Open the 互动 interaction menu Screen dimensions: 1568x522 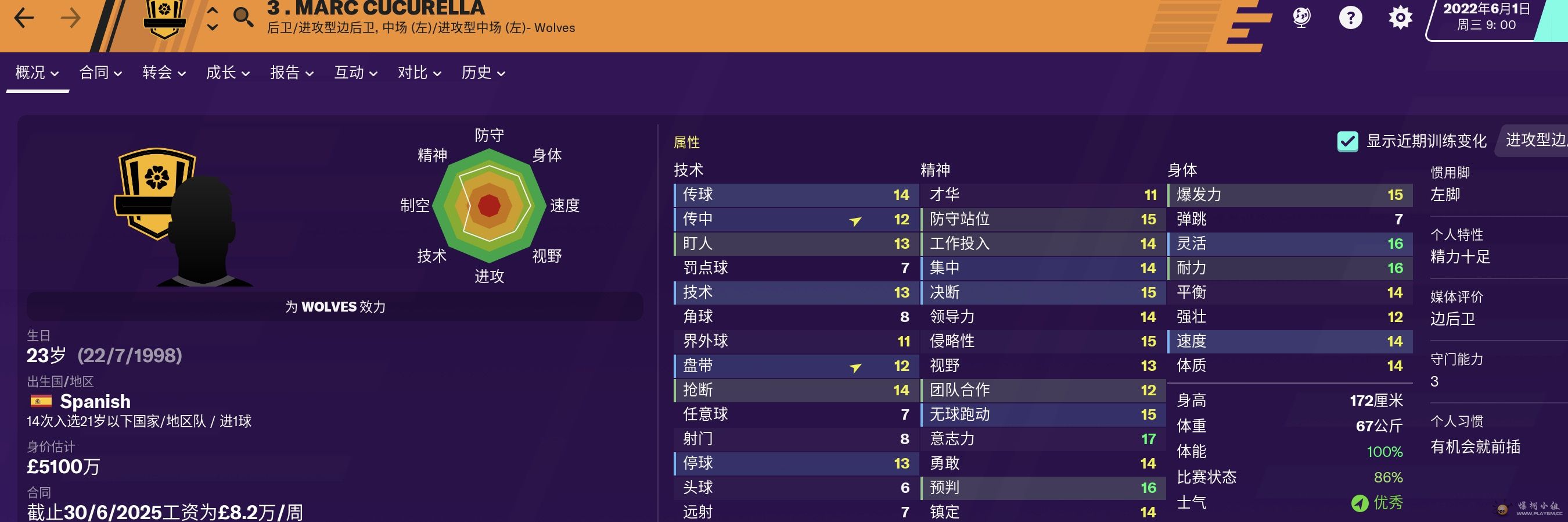(x=355, y=73)
